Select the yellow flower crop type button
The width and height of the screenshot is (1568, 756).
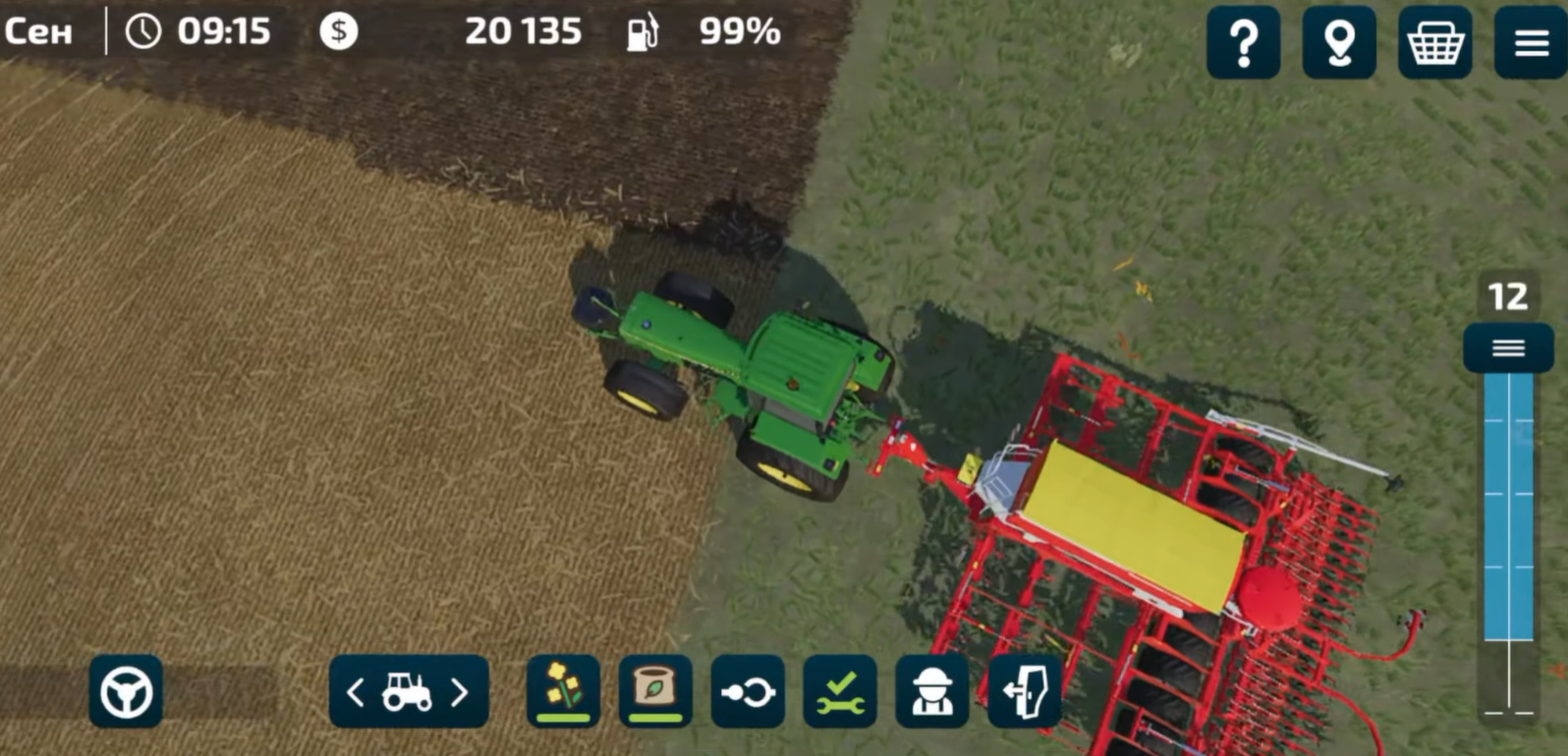coord(563,691)
